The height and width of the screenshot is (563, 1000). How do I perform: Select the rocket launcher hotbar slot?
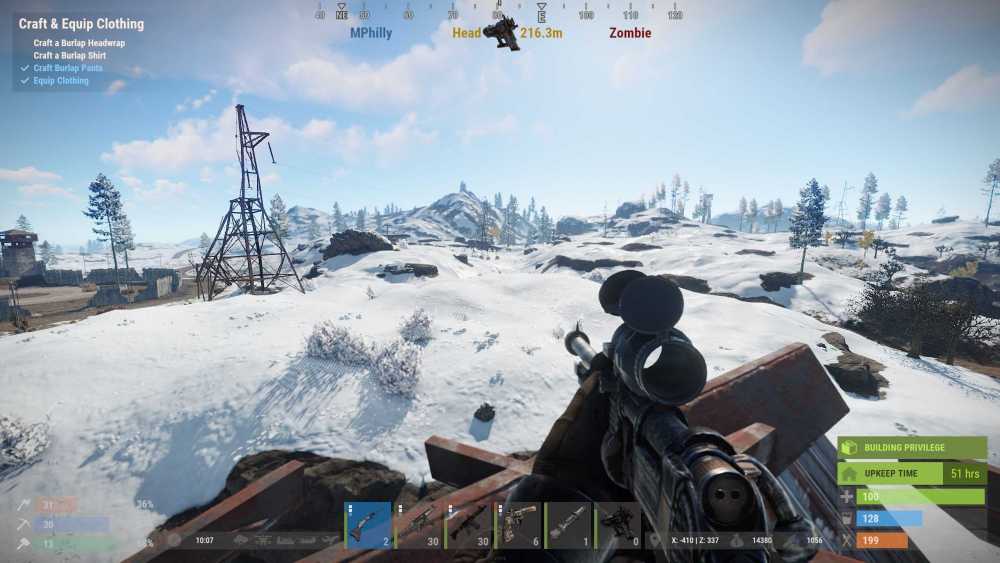pyautogui.click(x=569, y=524)
